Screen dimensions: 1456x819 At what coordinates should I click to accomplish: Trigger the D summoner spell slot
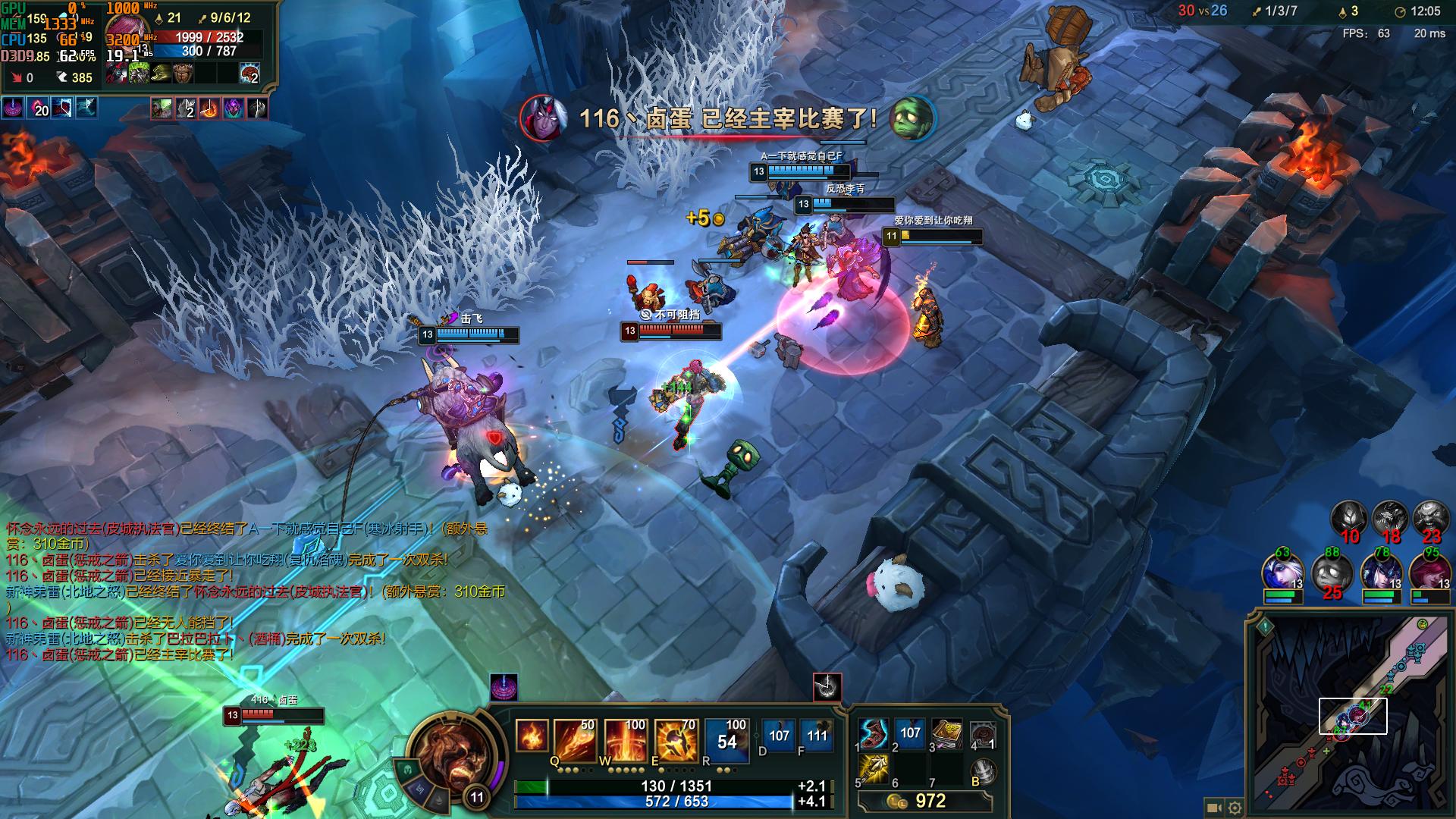[779, 735]
